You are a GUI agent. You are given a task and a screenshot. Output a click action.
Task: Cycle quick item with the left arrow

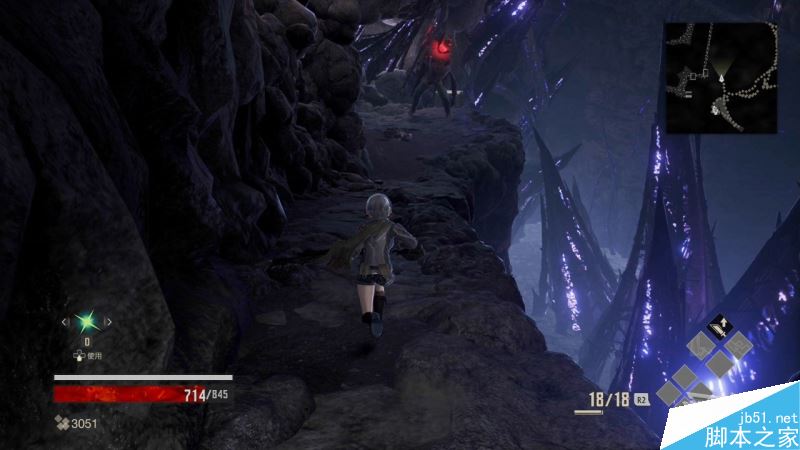[x=66, y=321]
